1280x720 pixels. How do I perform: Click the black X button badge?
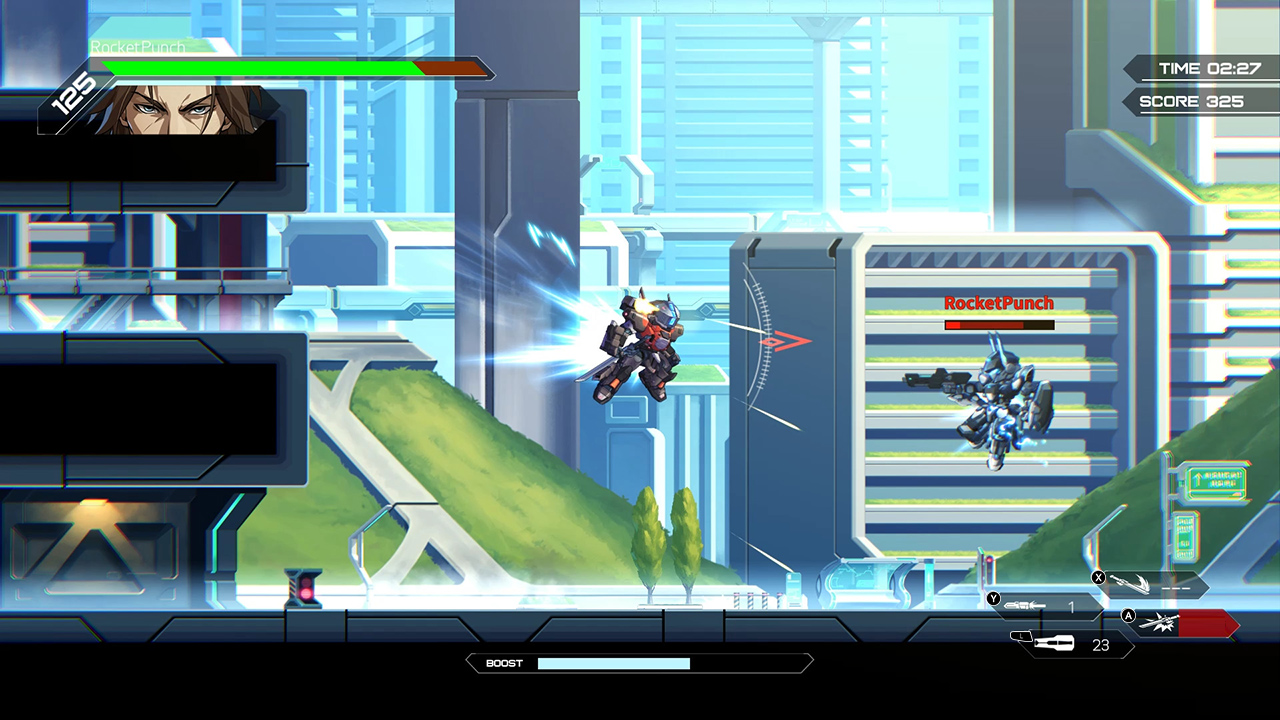[x=1098, y=577]
